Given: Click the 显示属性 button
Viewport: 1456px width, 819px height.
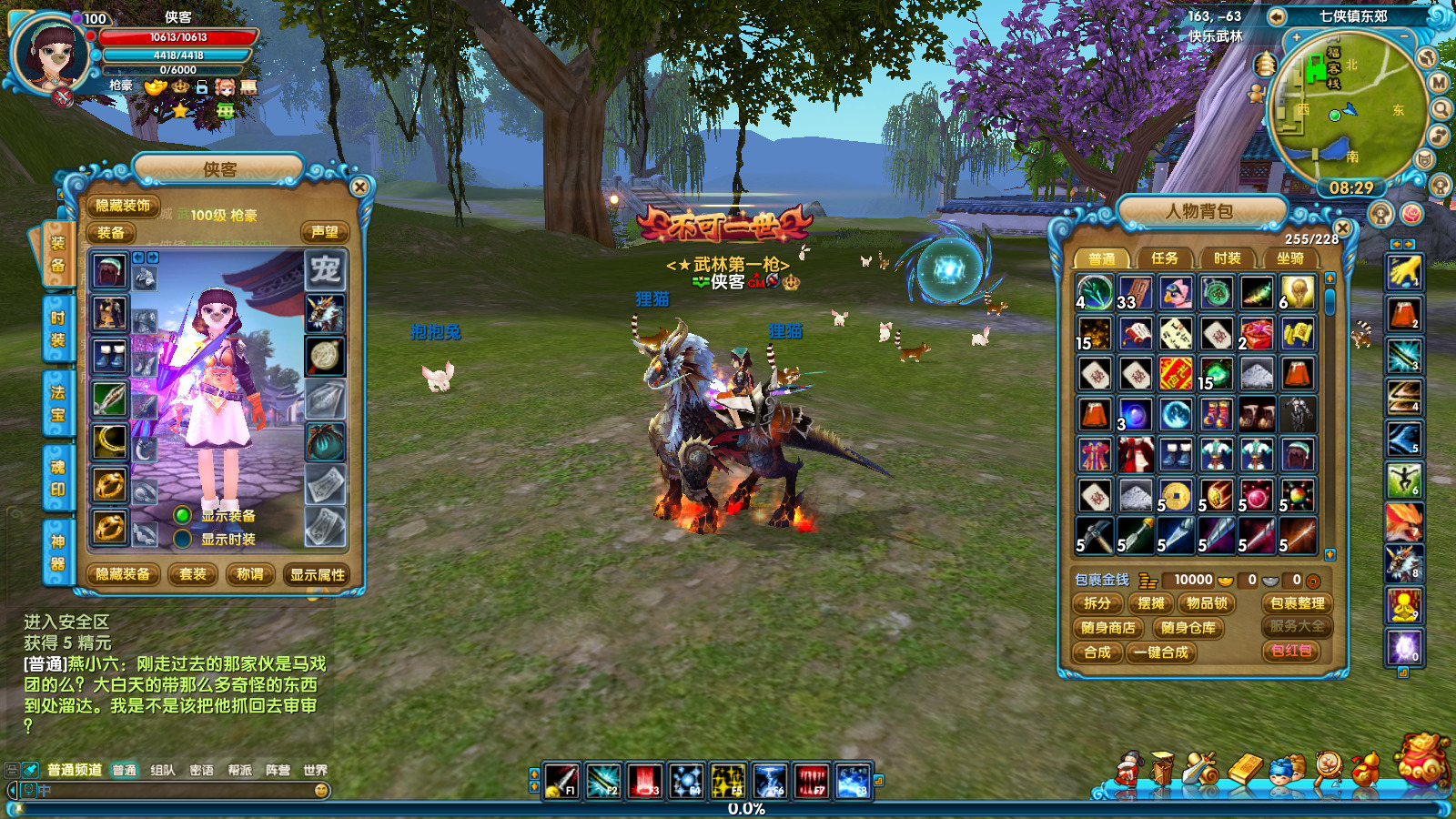Looking at the screenshot, I should pyautogui.click(x=318, y=574).
